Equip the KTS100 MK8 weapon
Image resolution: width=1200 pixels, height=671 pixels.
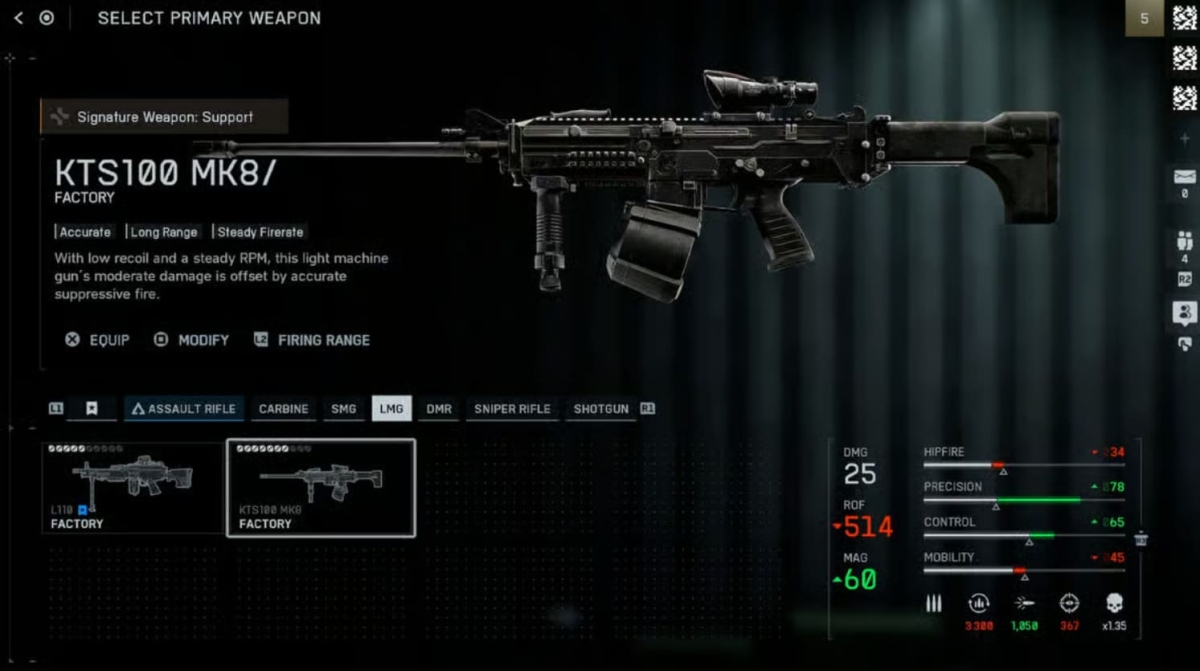coord(98,340)
